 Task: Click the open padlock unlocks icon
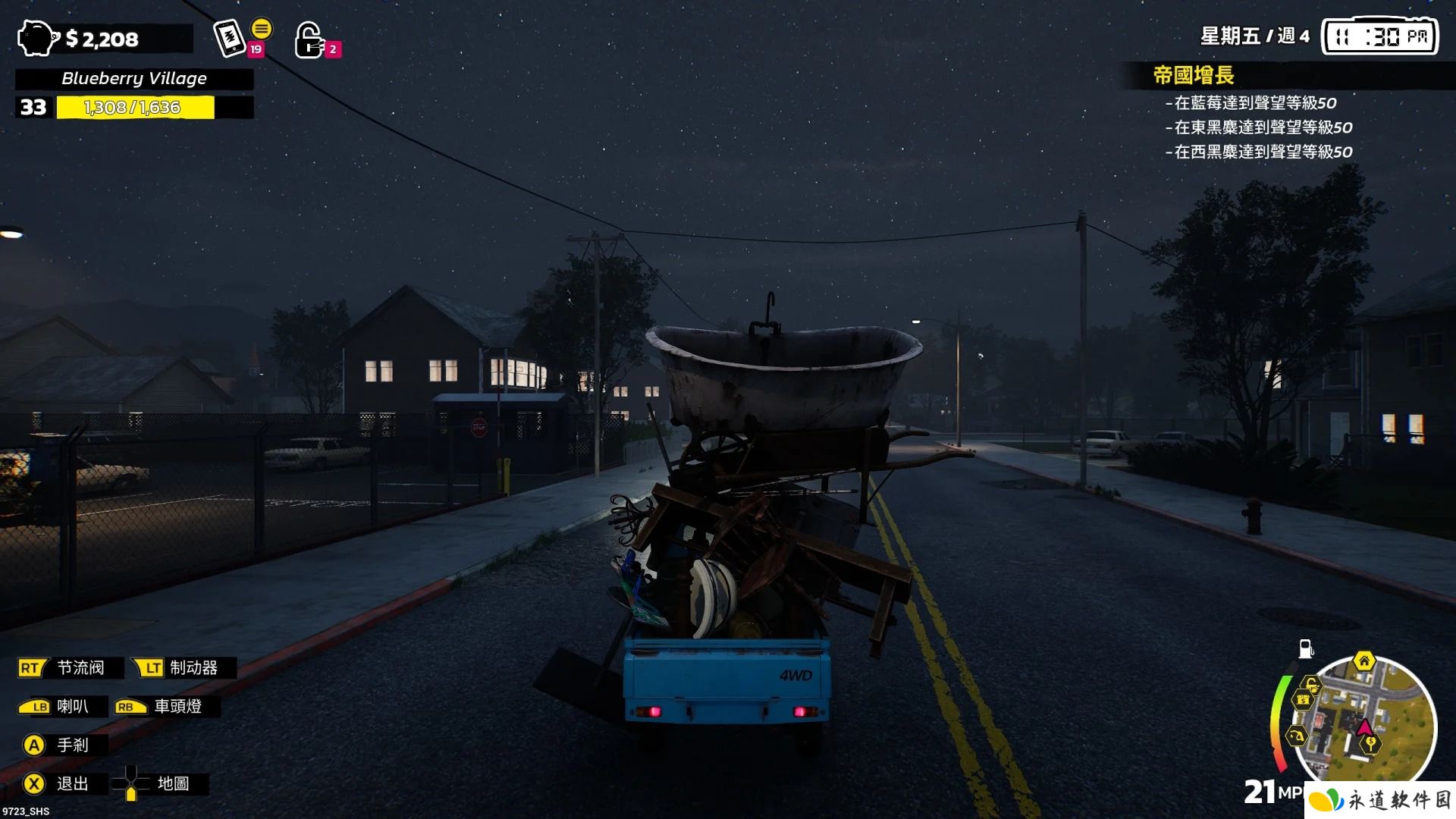point(309,40)
